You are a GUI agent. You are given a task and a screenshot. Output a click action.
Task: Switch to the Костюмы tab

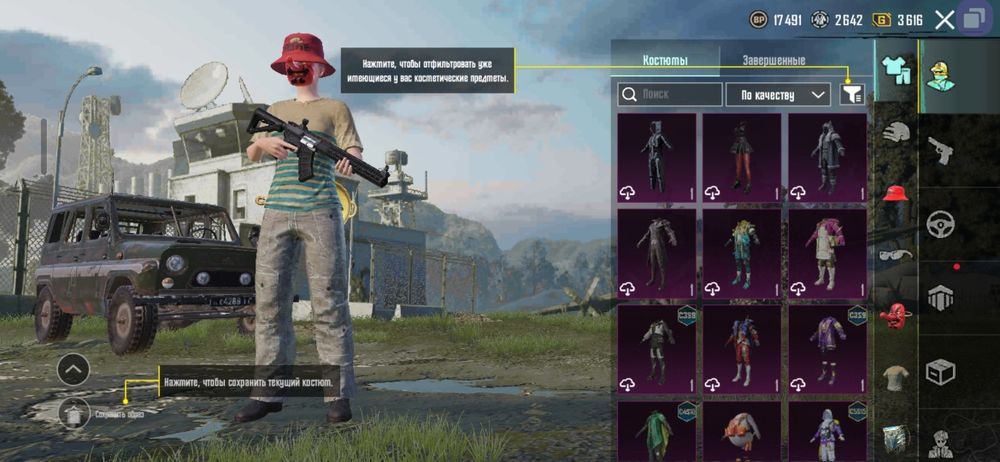[x=665, y=60]
